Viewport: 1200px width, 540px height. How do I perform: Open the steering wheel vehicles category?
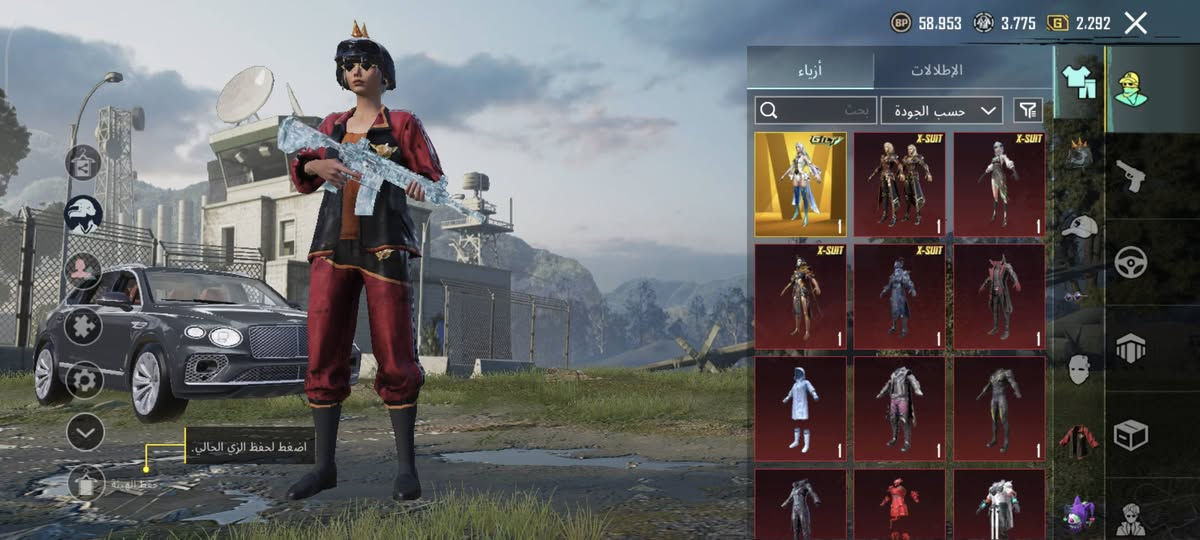pos(1131,262)
